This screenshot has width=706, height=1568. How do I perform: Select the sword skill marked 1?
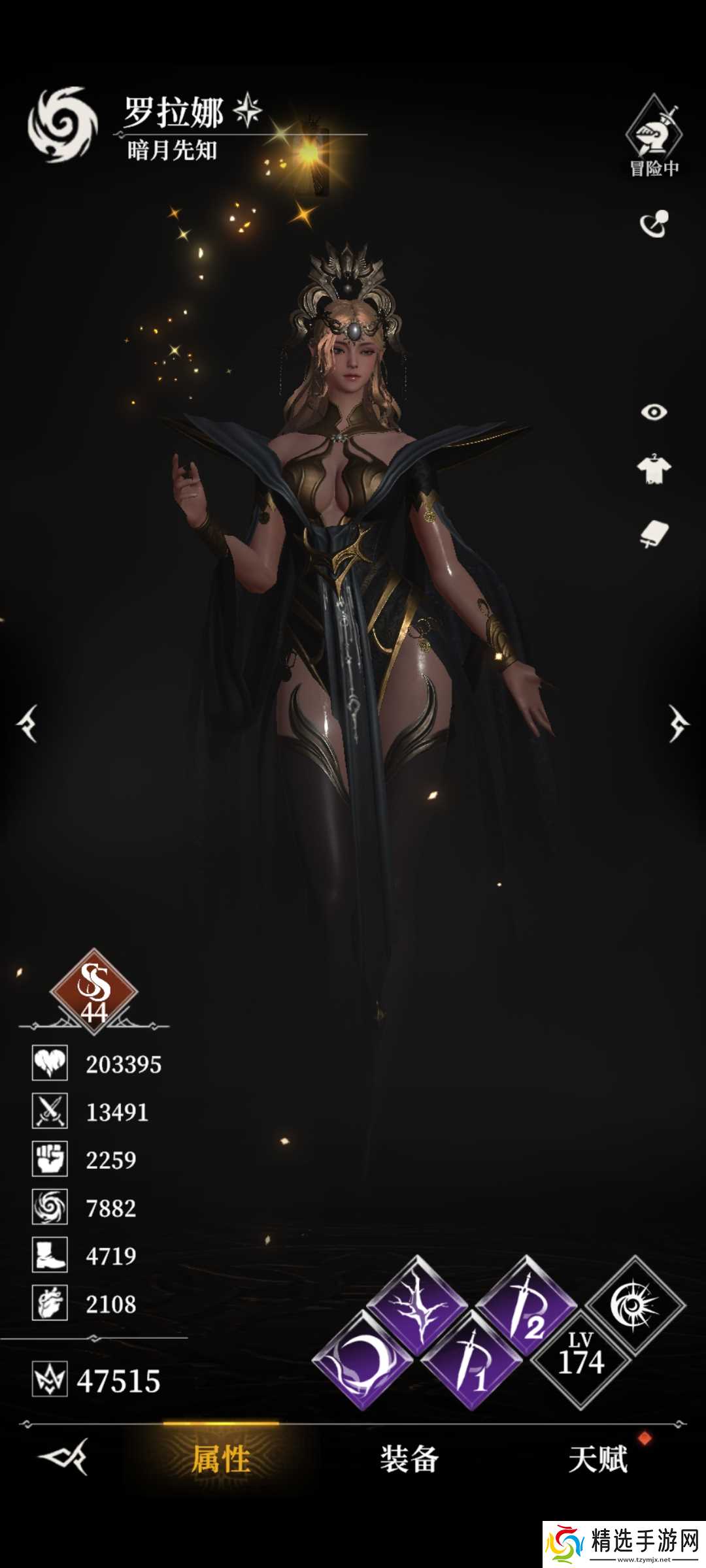pyautogui.click(x=471, y=1360)
